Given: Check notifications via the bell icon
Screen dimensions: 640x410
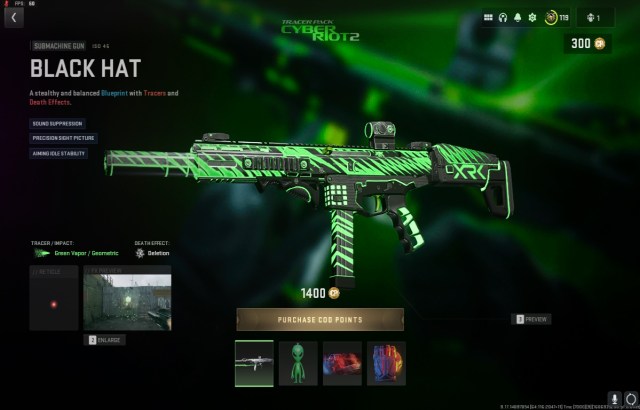Looking at the screenshot, I should click(x=518, y=17).
